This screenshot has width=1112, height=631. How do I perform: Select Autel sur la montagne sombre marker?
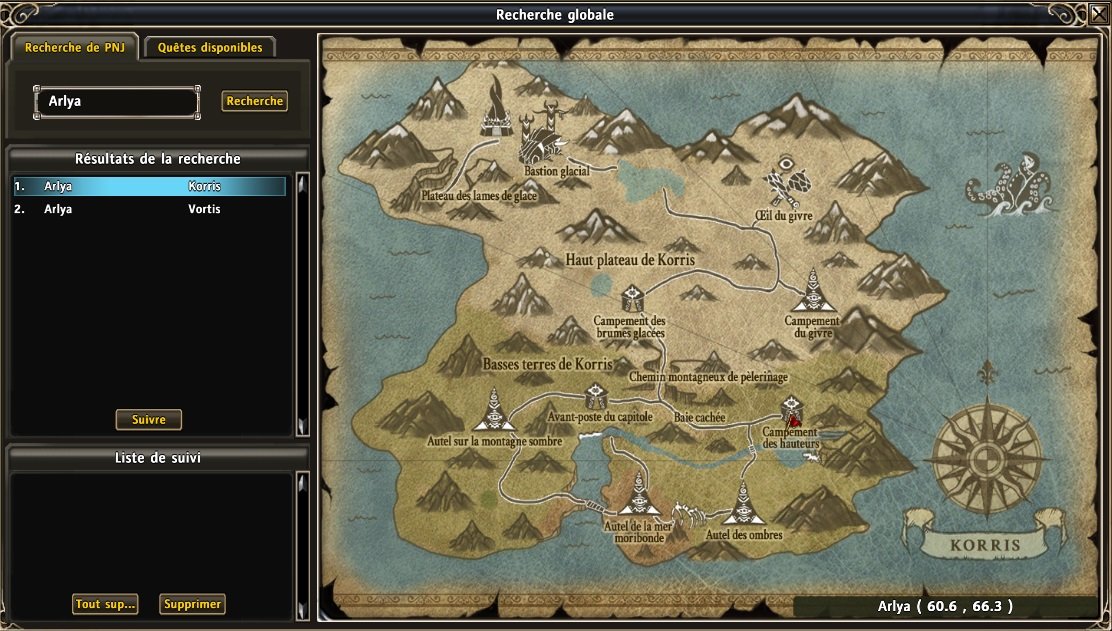(x=492, y=412)
